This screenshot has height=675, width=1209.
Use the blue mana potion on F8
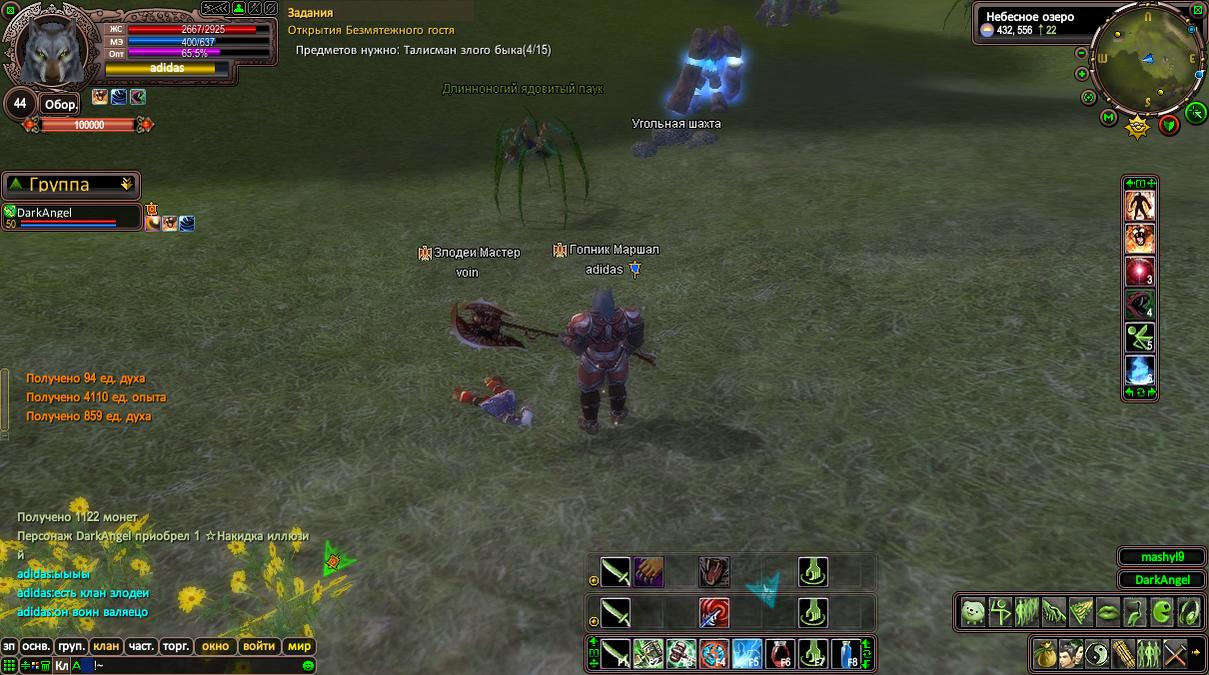846,653
